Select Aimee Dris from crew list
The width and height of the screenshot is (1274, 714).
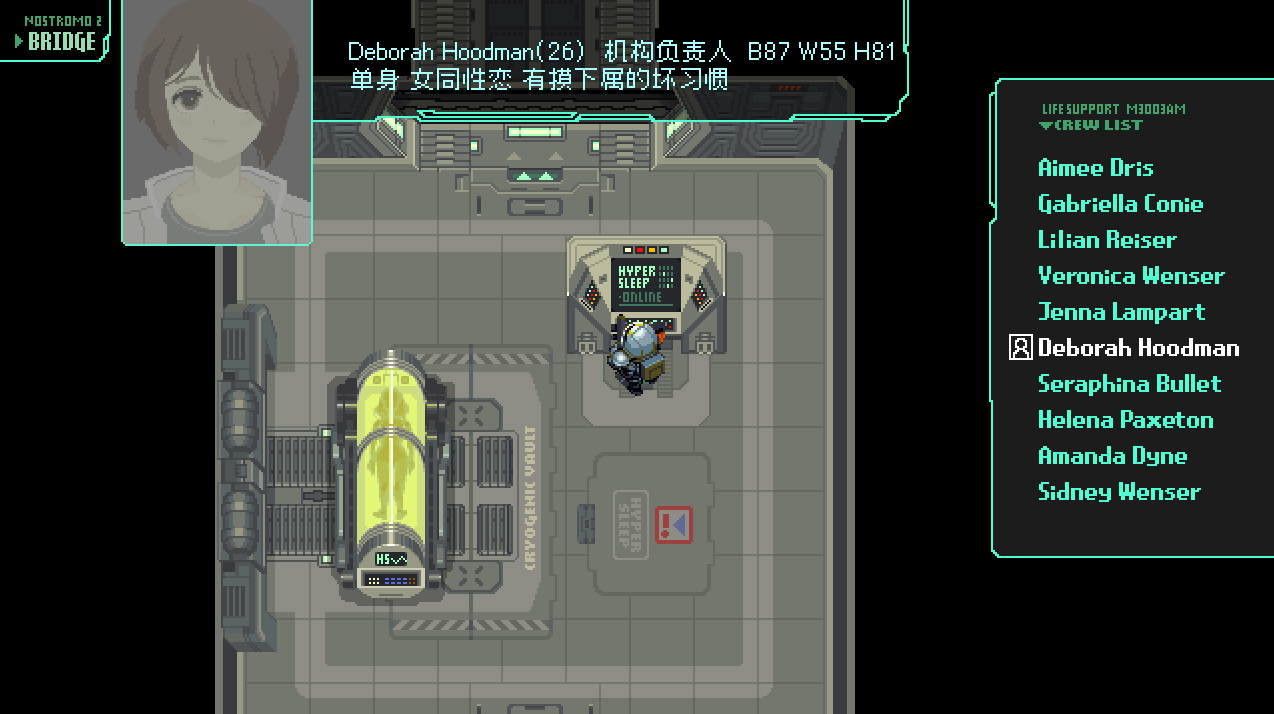(x=1095, y=168)
